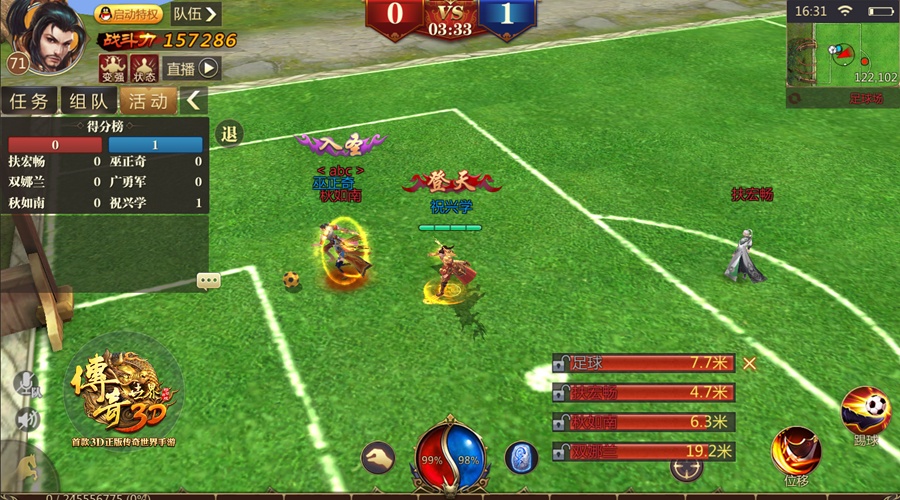Tap the hand pickup icon
The image size is (900, 500).
pyautogui.click(x=377, y=458)
